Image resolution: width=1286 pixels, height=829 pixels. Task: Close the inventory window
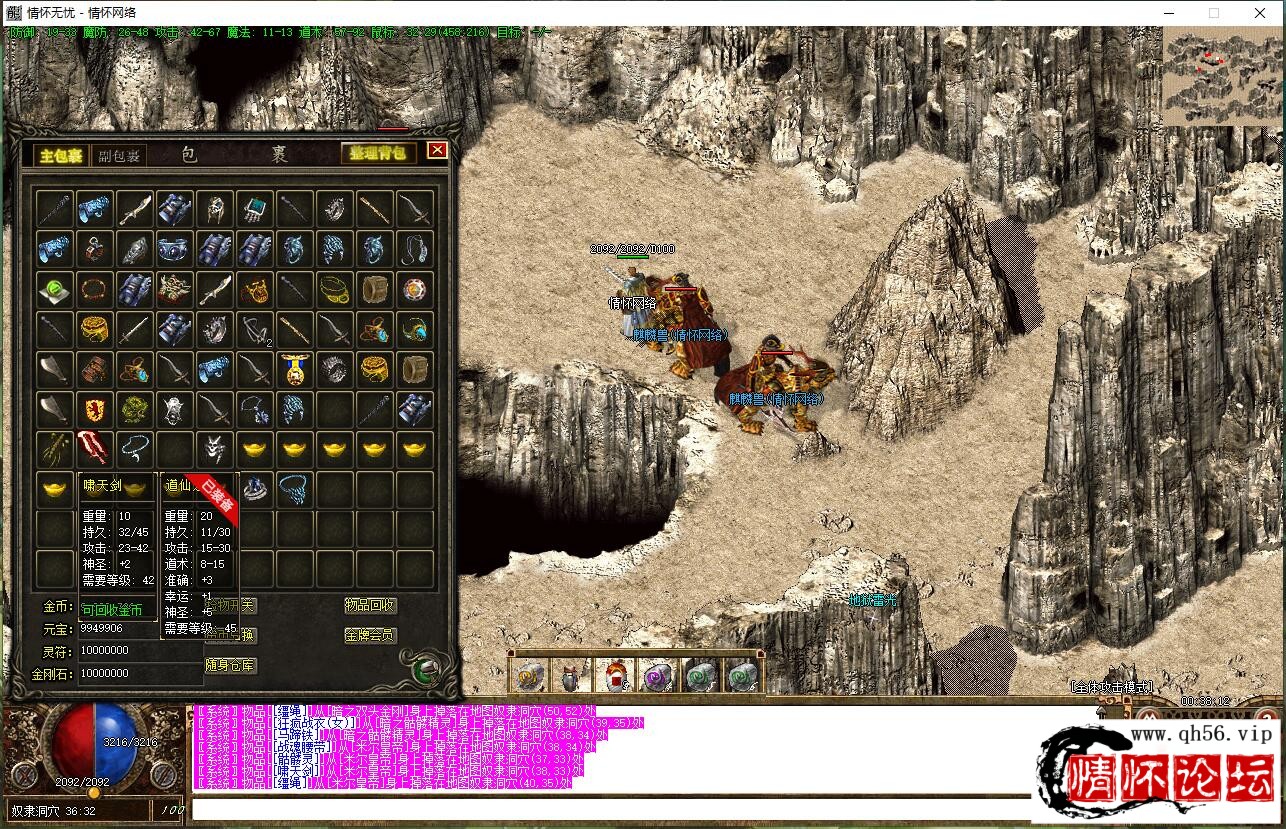pos(437,151)
